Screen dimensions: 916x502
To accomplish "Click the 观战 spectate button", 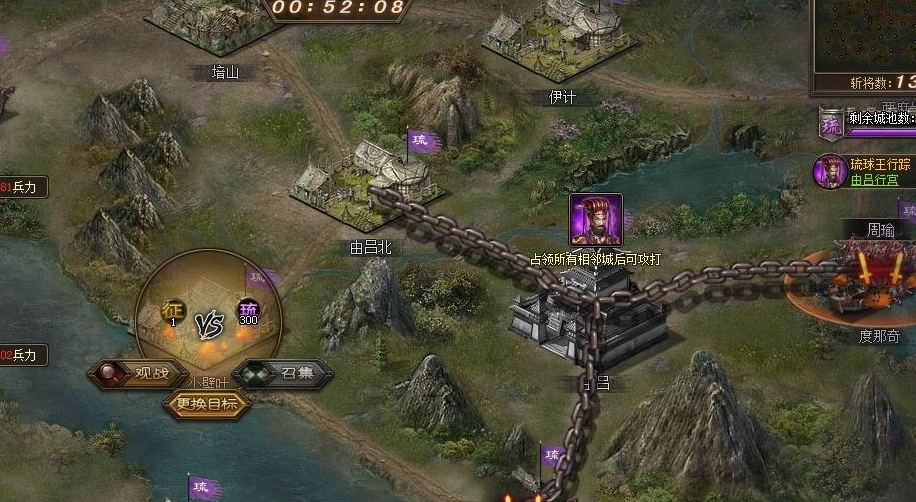I will [x=137, y=375].
